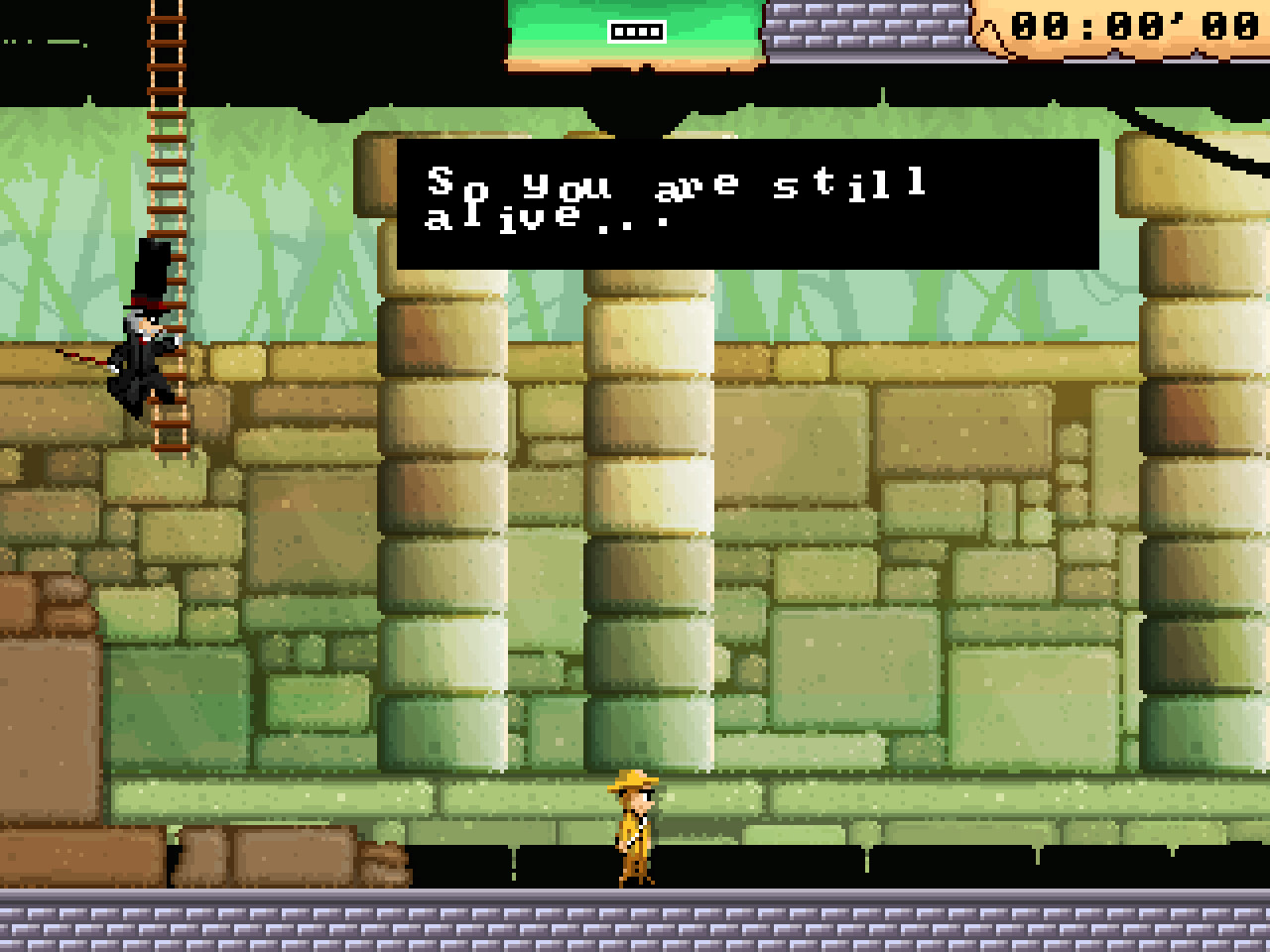Expand the dialogue box reading 'So you are still alive...'
1270x952 pixels.
tap(744, 203)
